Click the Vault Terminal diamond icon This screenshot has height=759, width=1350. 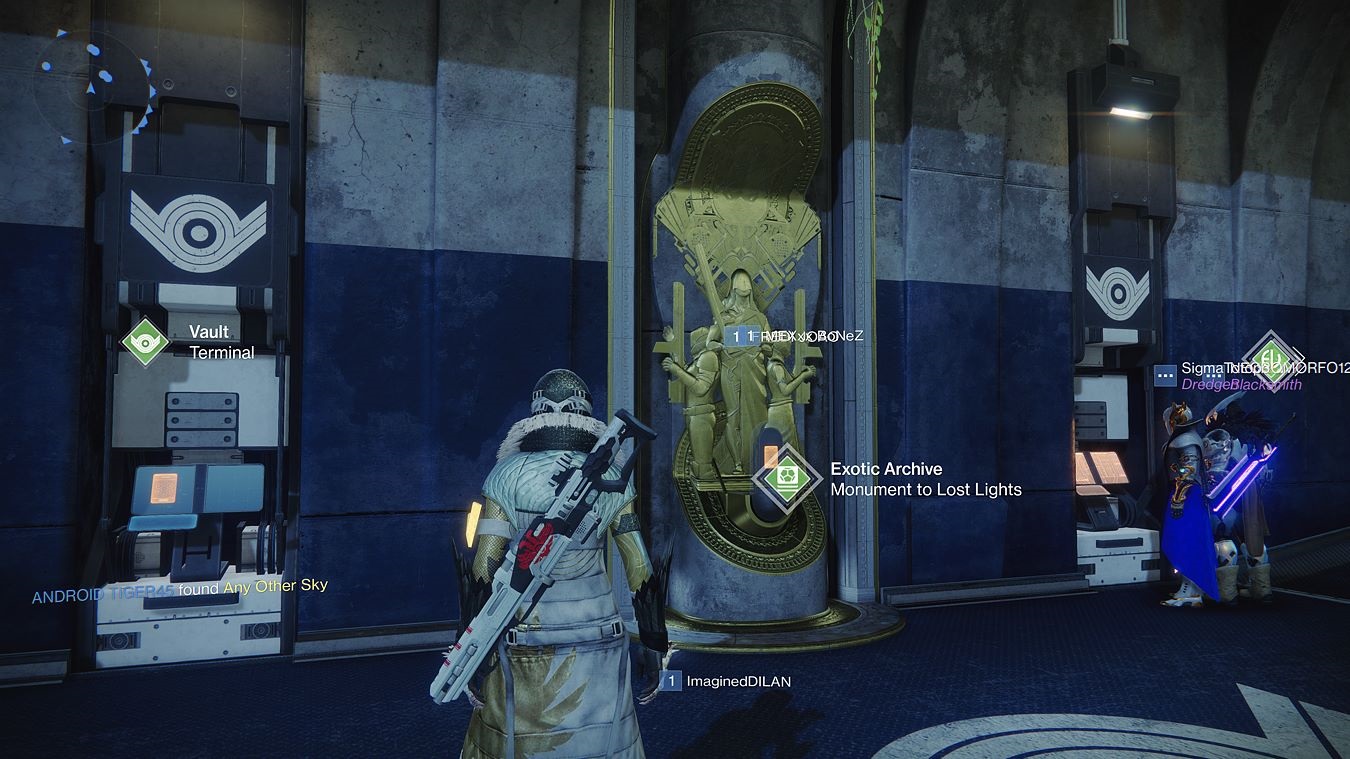146,340
